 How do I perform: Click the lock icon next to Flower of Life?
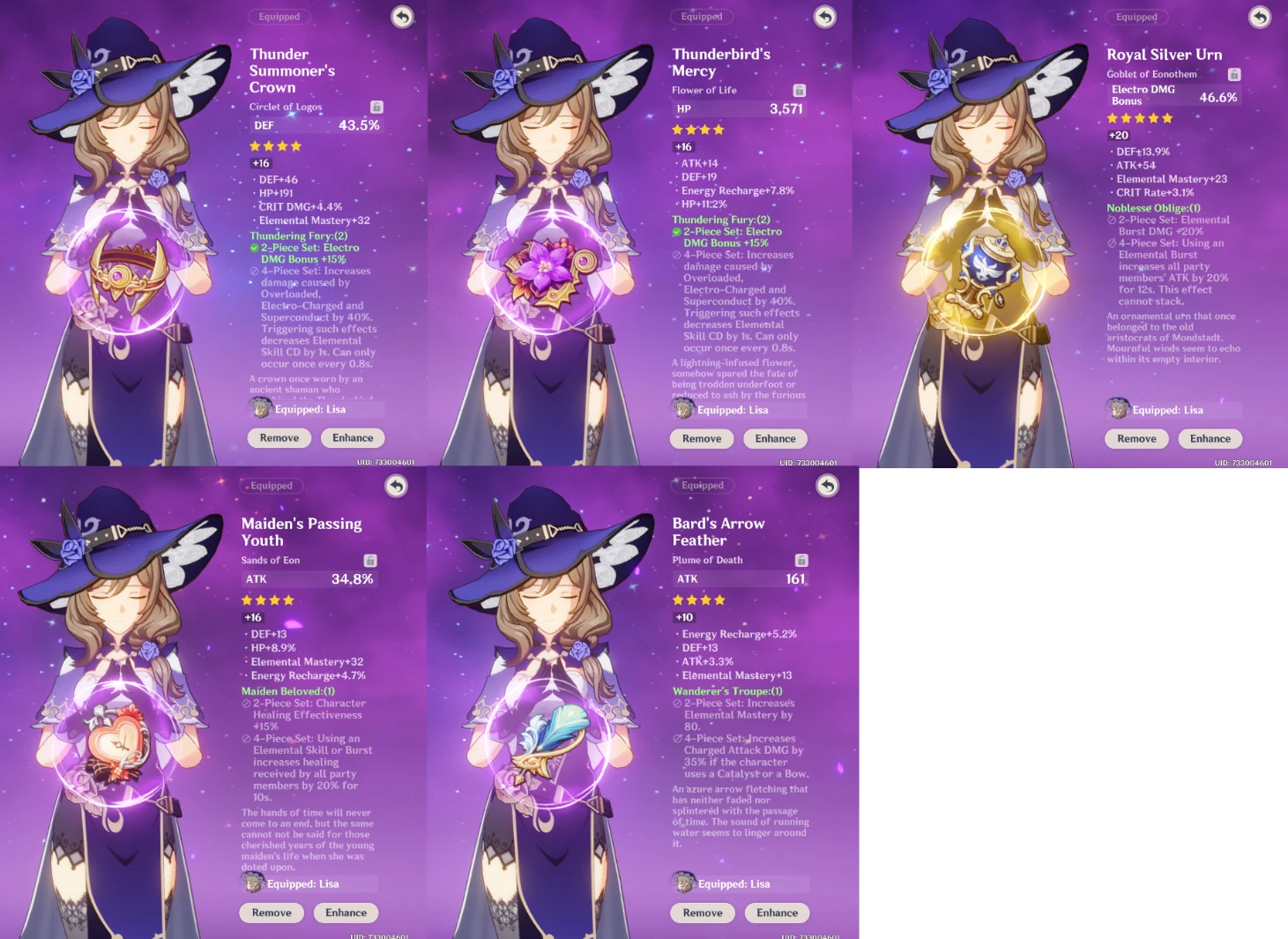coord(799,89)
